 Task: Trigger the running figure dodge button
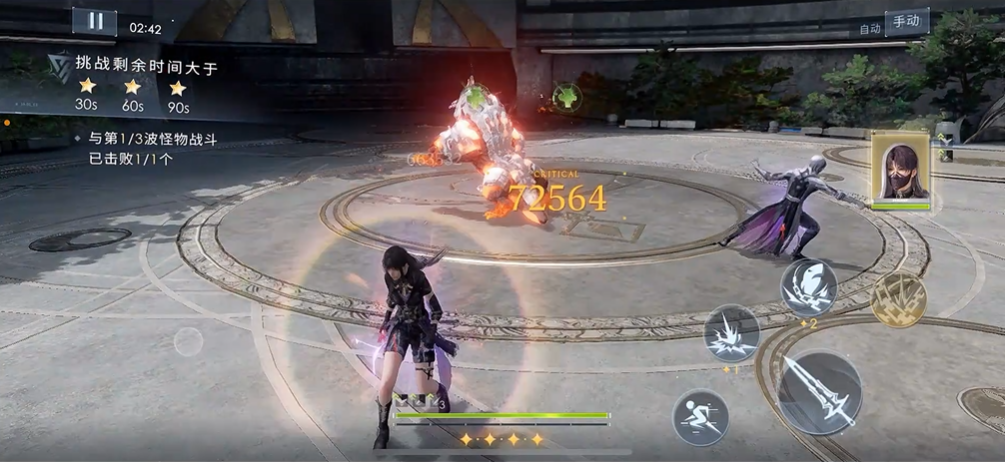700,416
